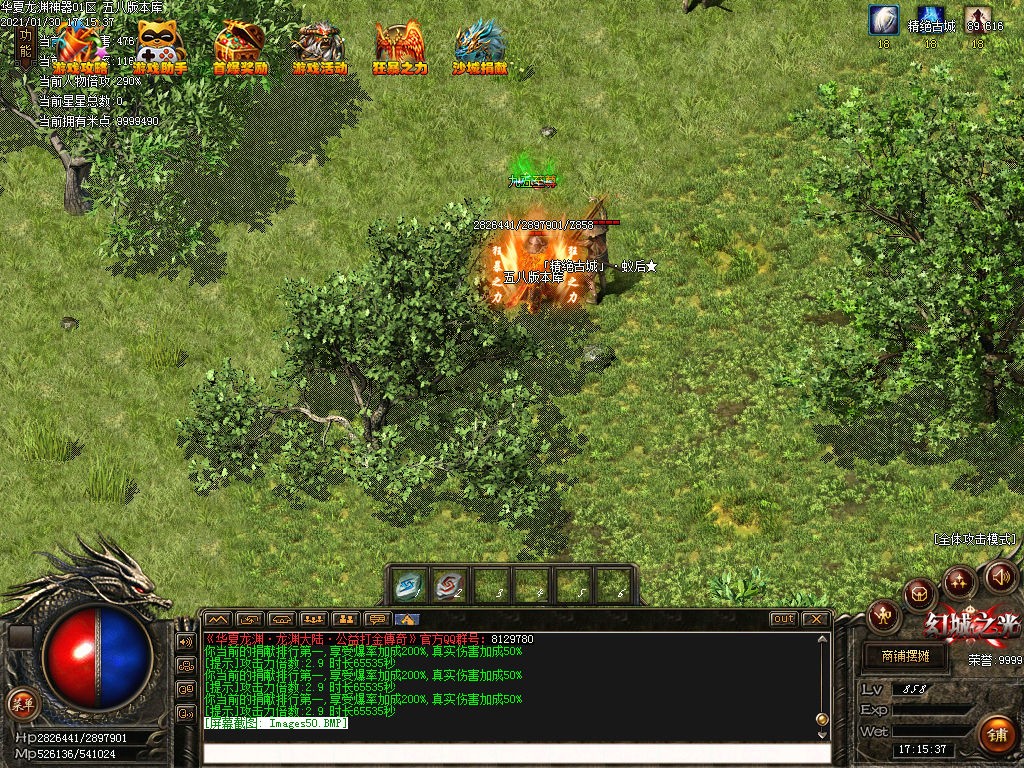Toggle sound with the round speaker button

pyautogui.click(x=1000, y=576)
